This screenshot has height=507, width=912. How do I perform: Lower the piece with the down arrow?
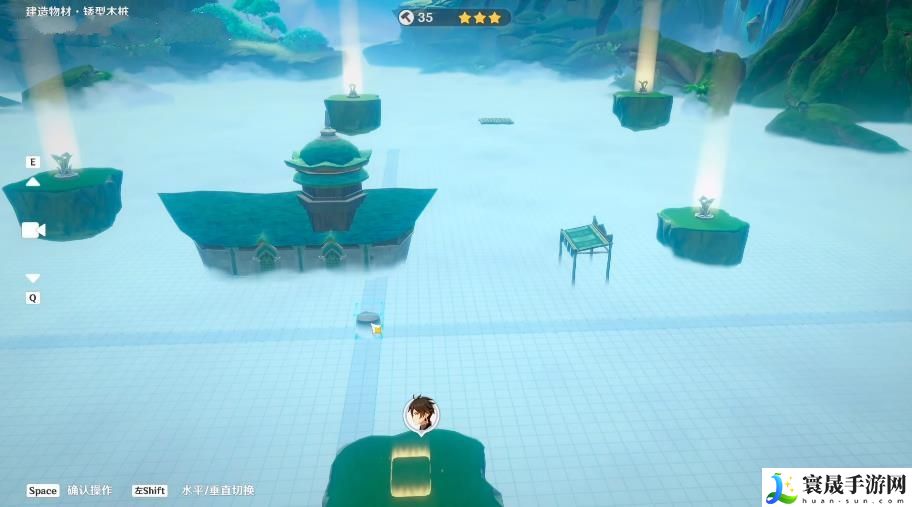(33, 278)
